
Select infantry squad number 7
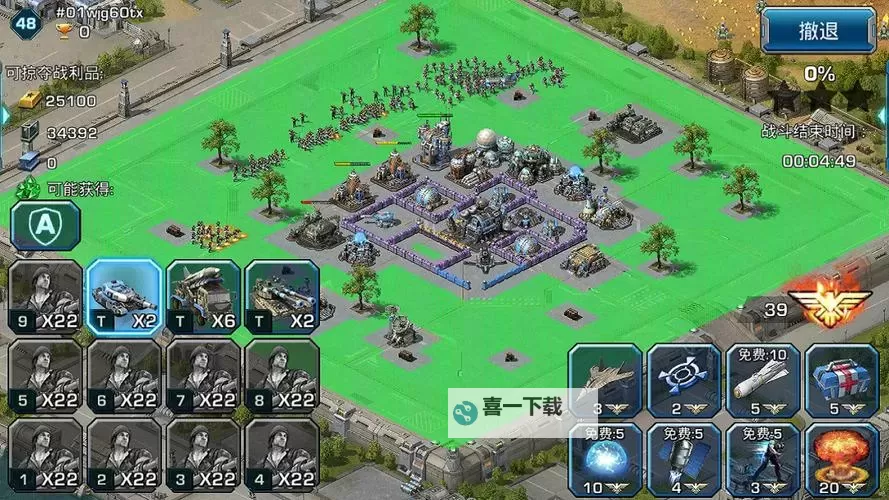point(203,376)
